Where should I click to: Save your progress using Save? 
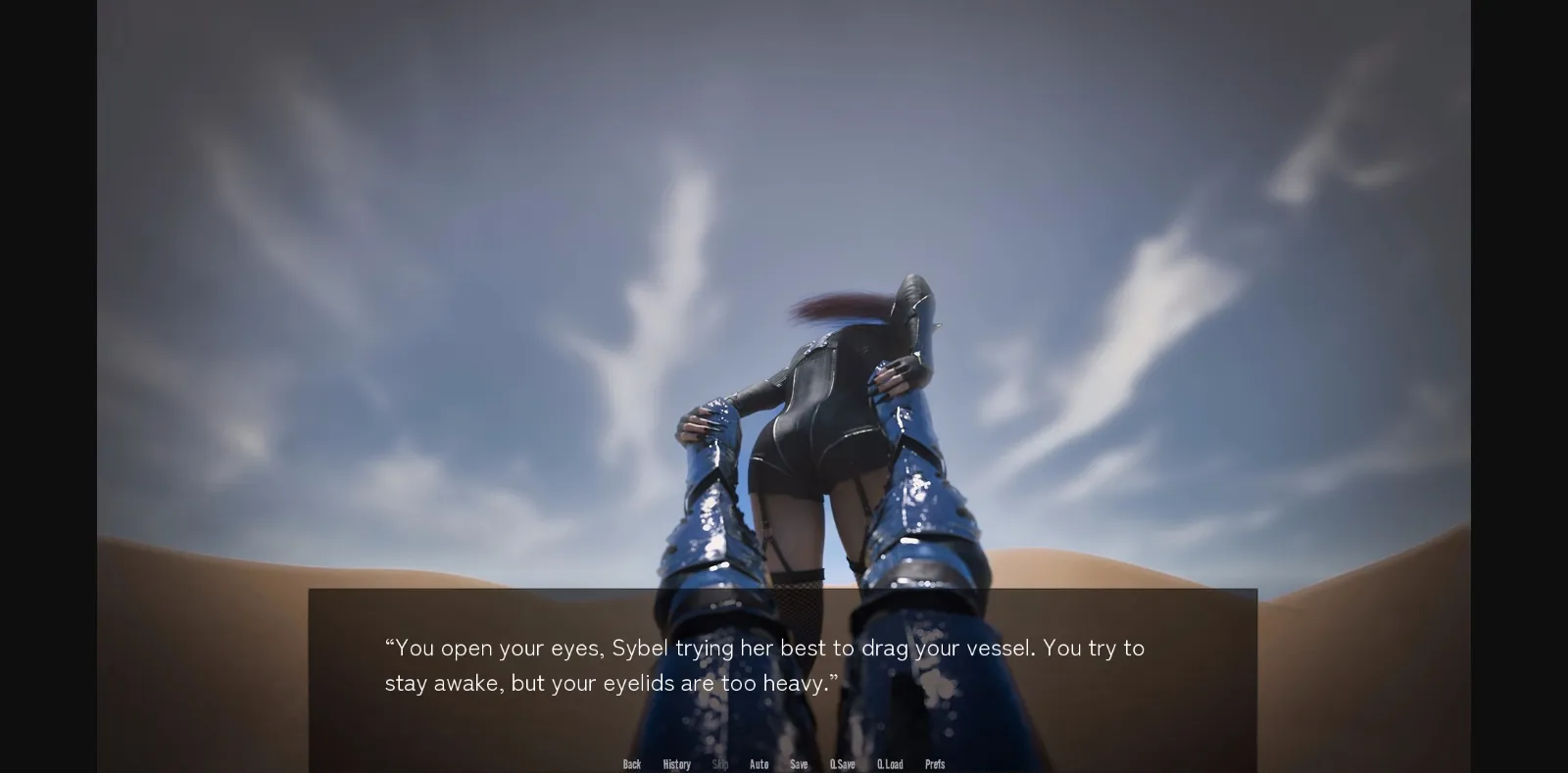(799, 763)
